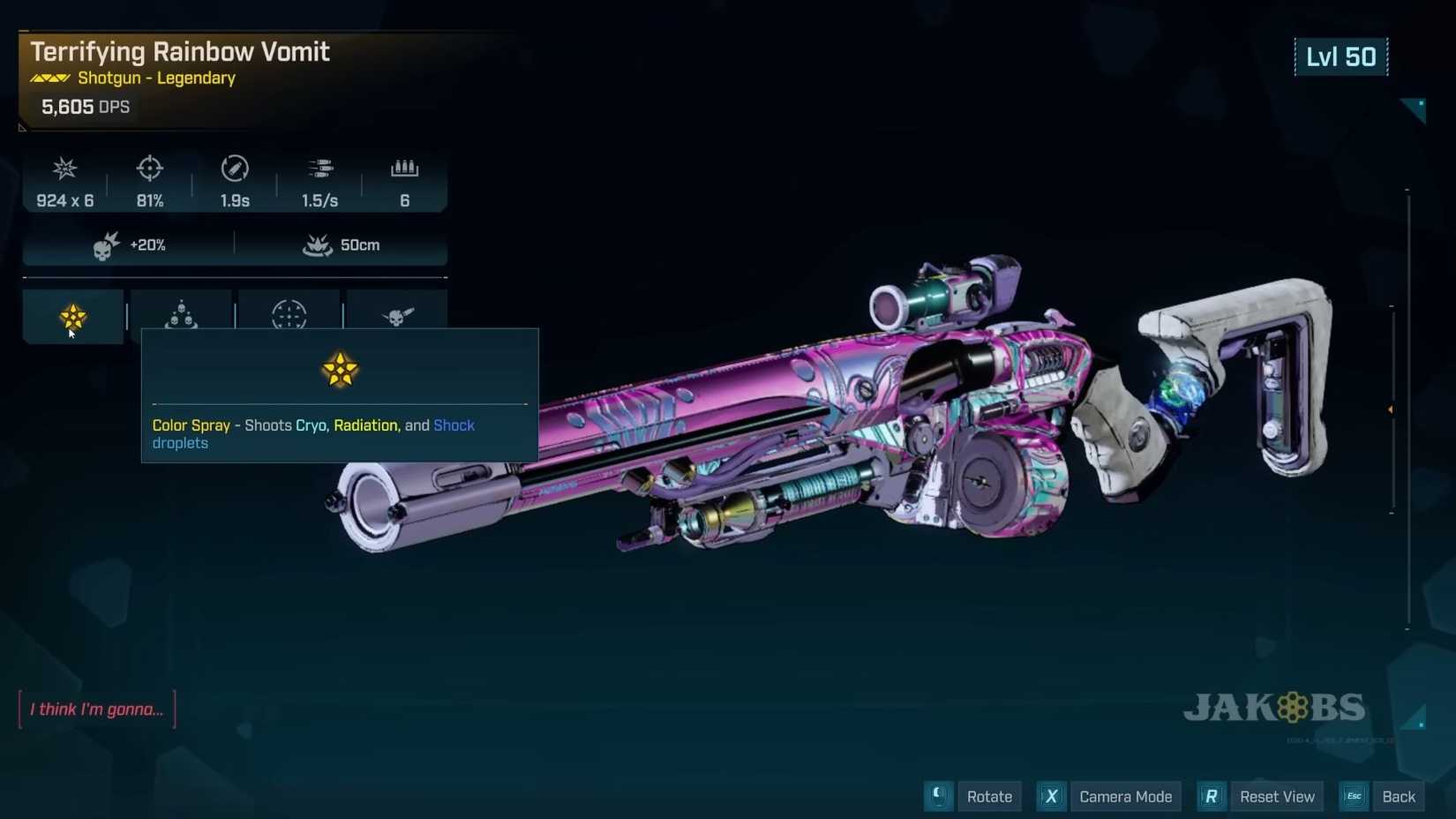
Task: Click the fire rate icon above 1.5/s
Action: (x=319, y=169)
